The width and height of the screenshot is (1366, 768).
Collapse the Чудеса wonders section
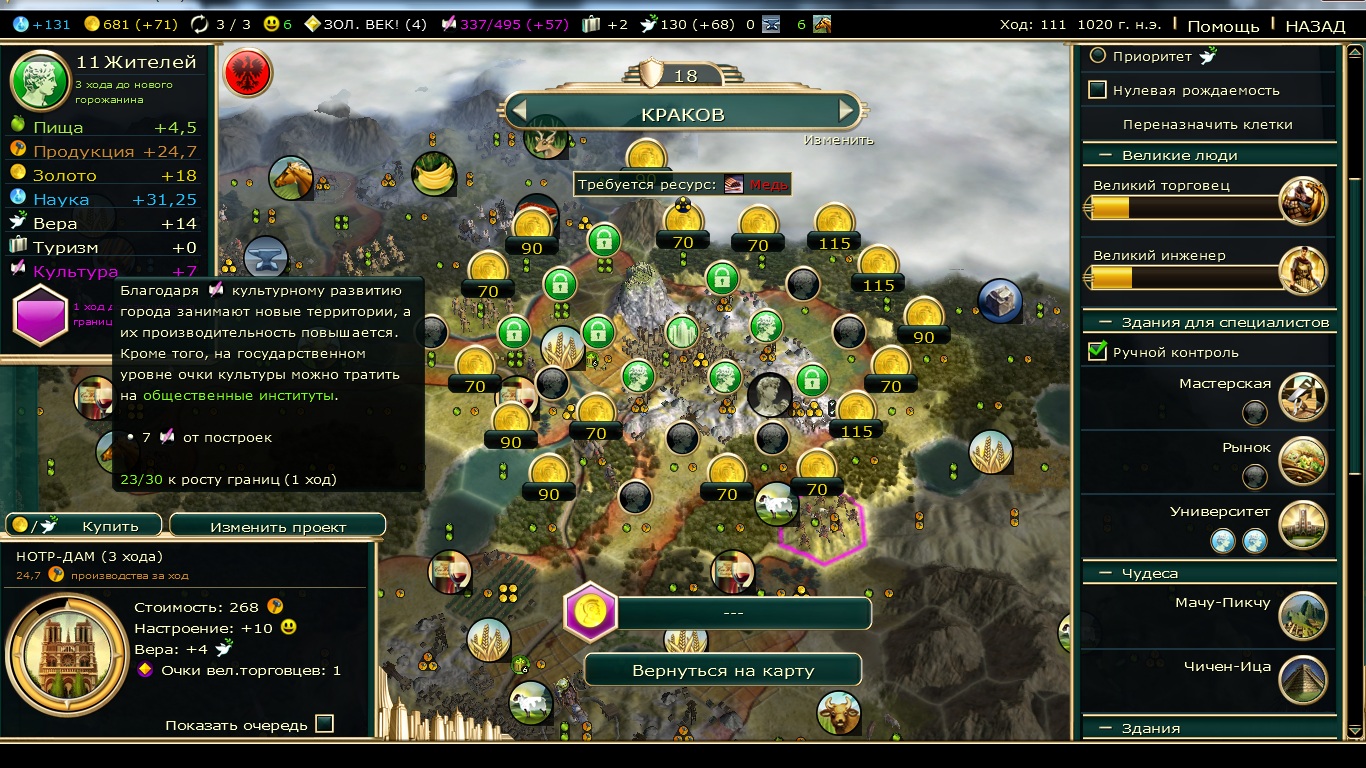point(1107,573)
